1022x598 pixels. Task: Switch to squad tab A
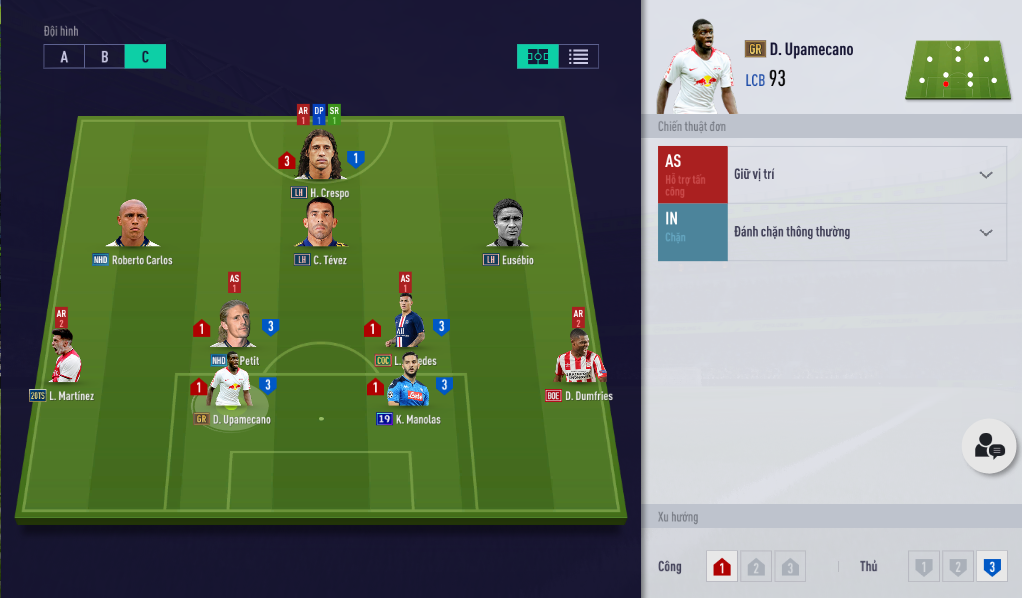click(64, 57)
